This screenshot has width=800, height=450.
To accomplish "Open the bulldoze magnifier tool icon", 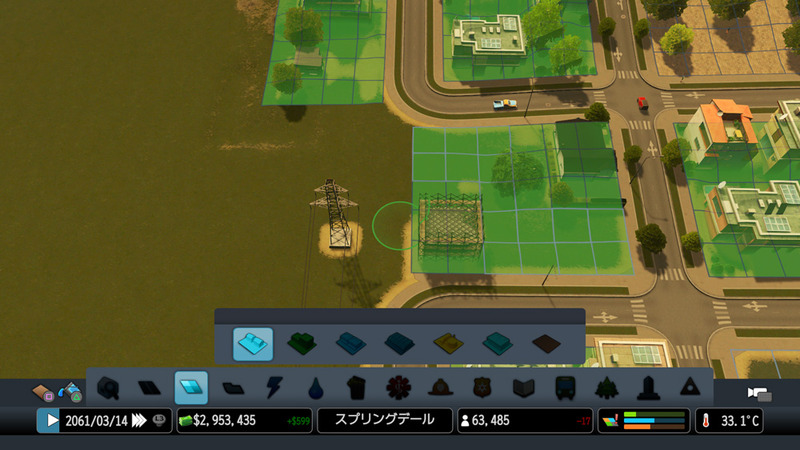I will click(107, 387).
